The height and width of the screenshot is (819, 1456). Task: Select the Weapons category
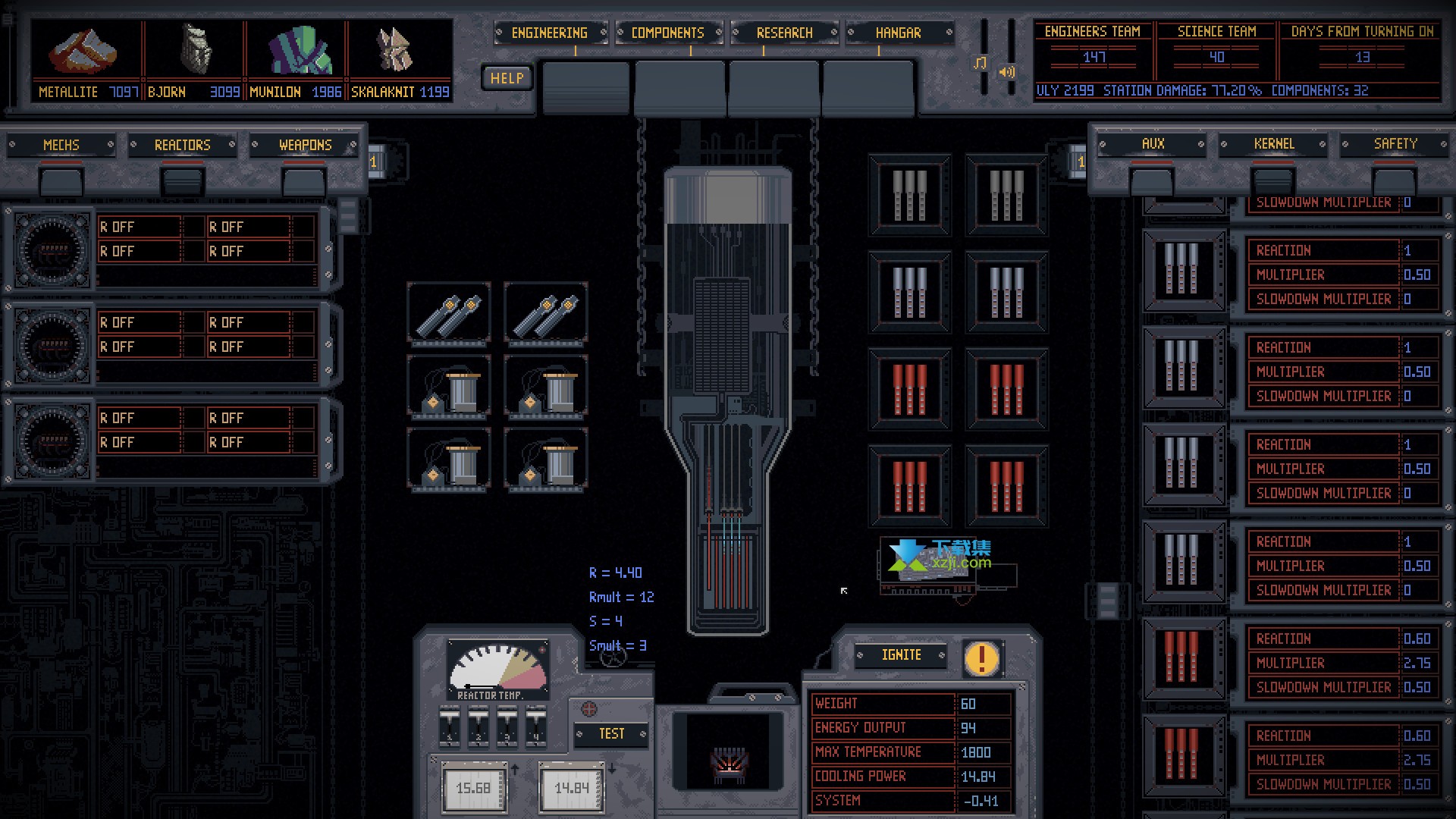(305, 145)
